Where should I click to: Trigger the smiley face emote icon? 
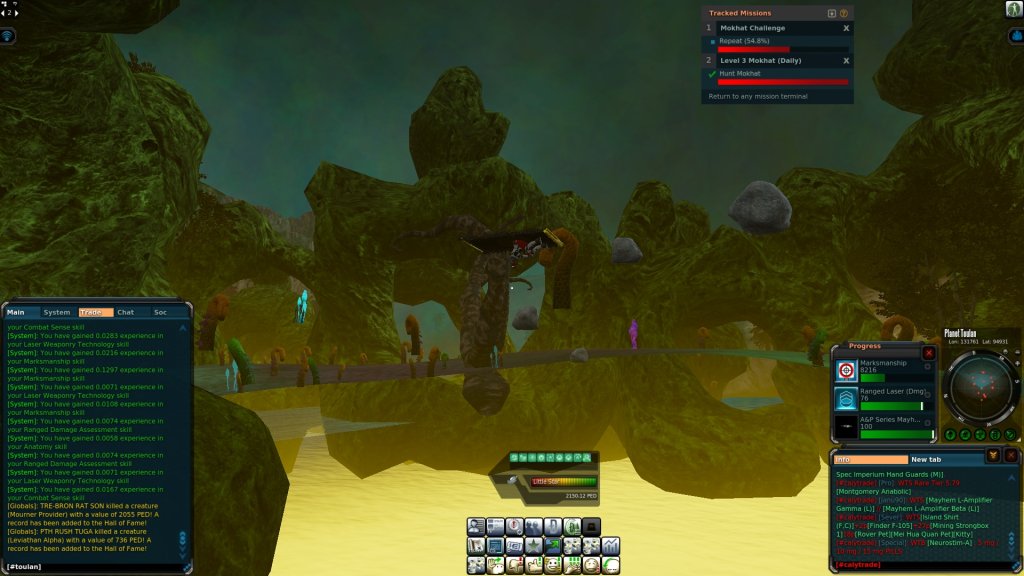(x=553, y=565)
